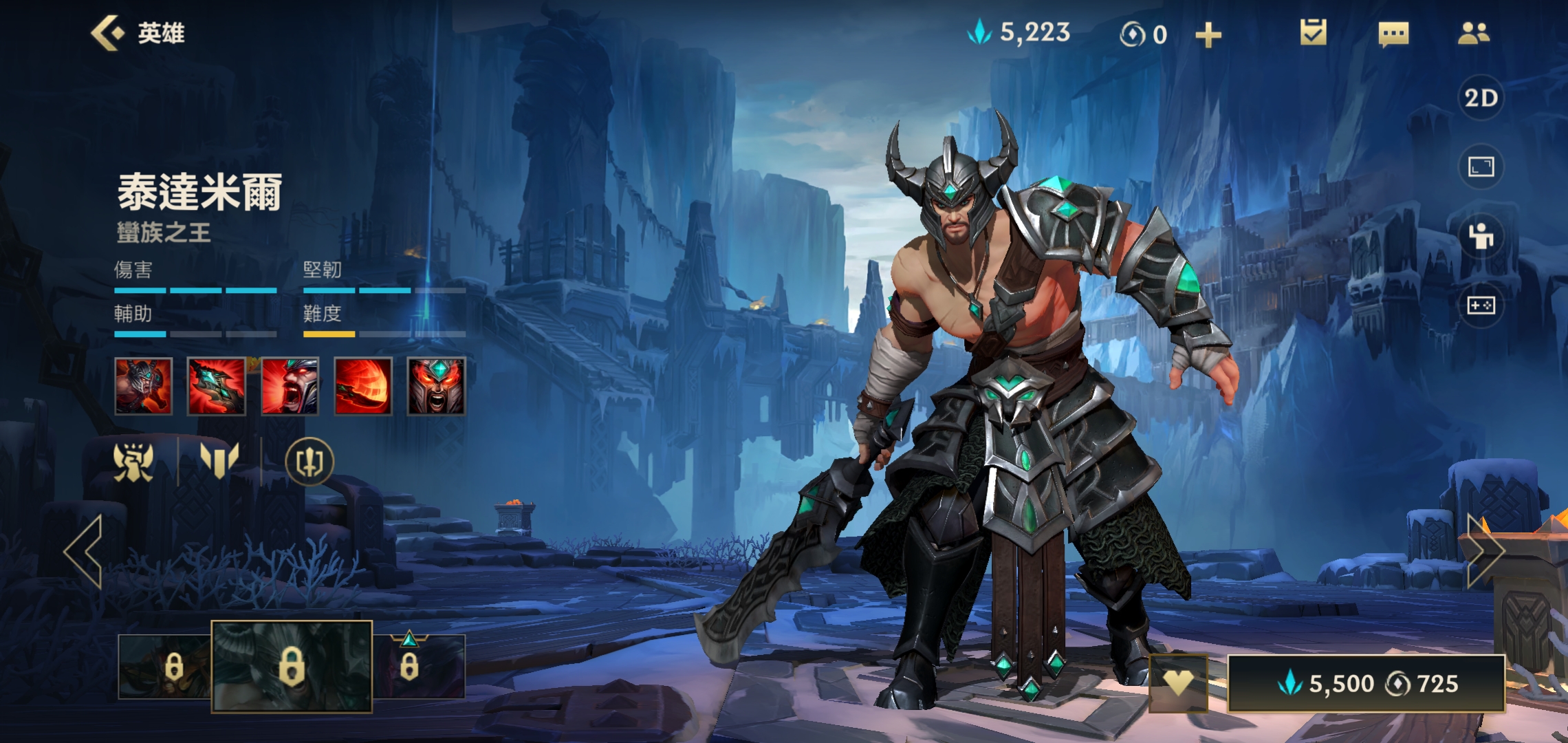Show the previous champion with left arrow
The image size is (1568, 743).
coord(84,551)
